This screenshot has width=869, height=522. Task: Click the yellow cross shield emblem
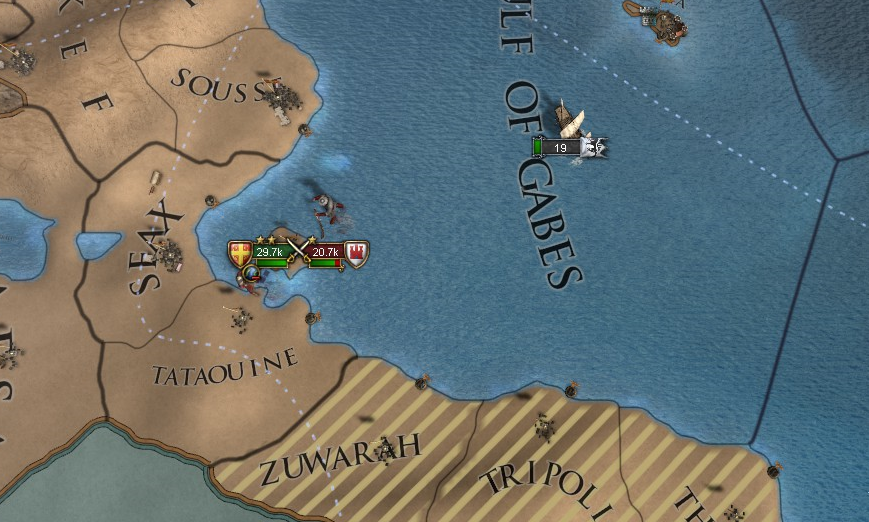(240, 253)
